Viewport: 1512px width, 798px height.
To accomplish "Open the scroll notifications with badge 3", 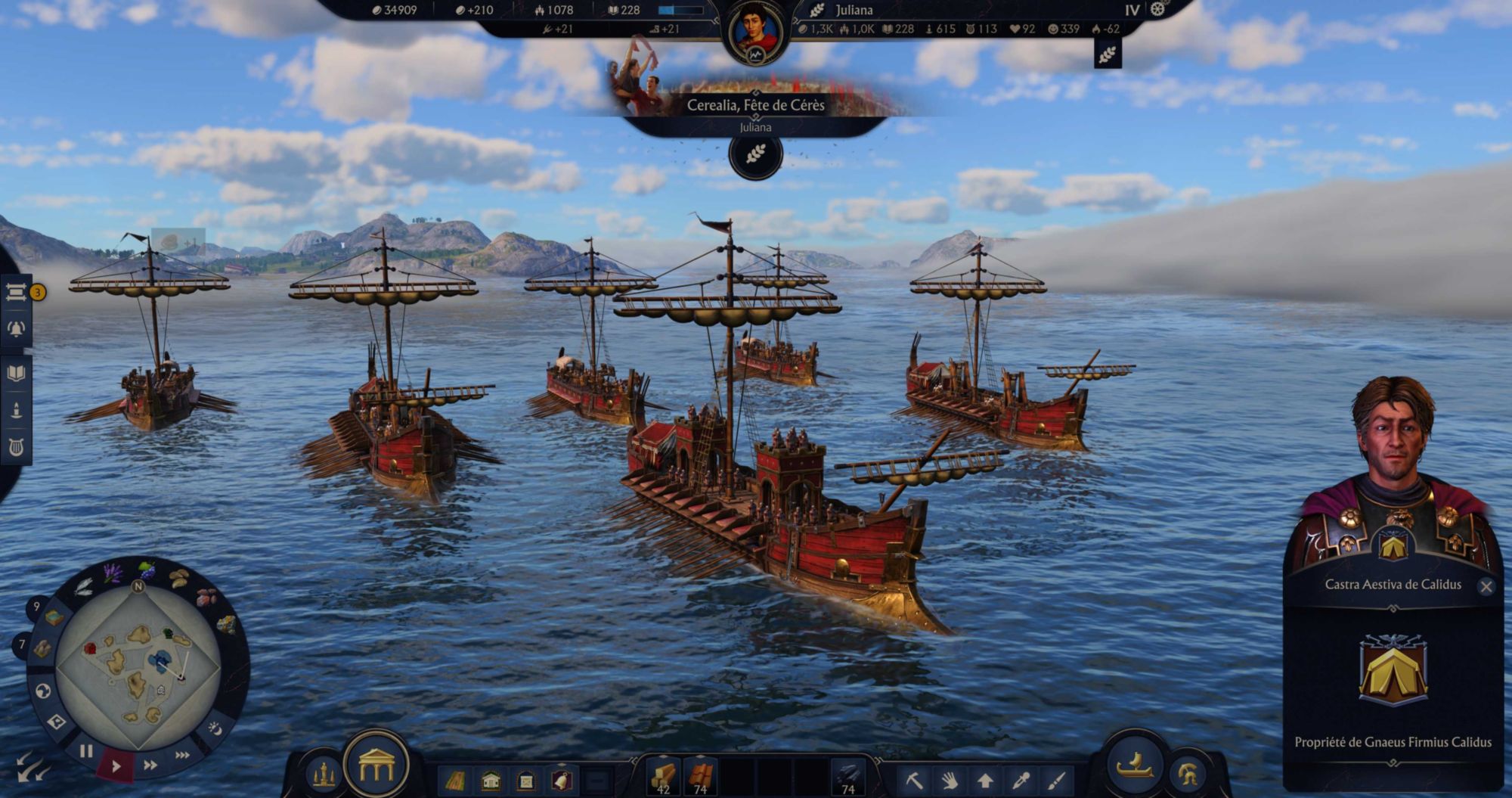I will point(16,292).
